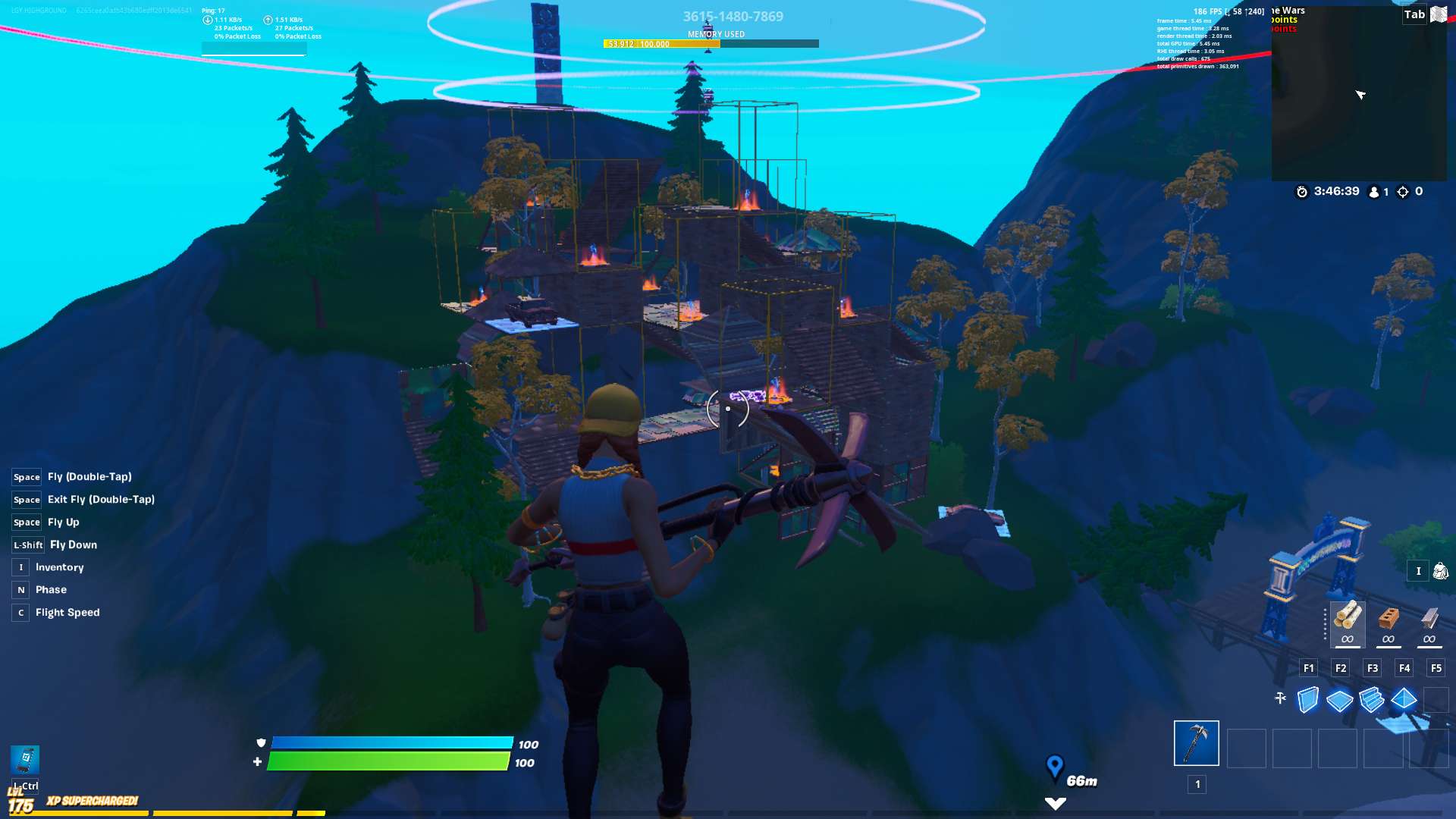The width and height of the screenshot is (1456, 819).
Task: Select the pickaxe in hotbar slot 1
Action: [1195, 743]
